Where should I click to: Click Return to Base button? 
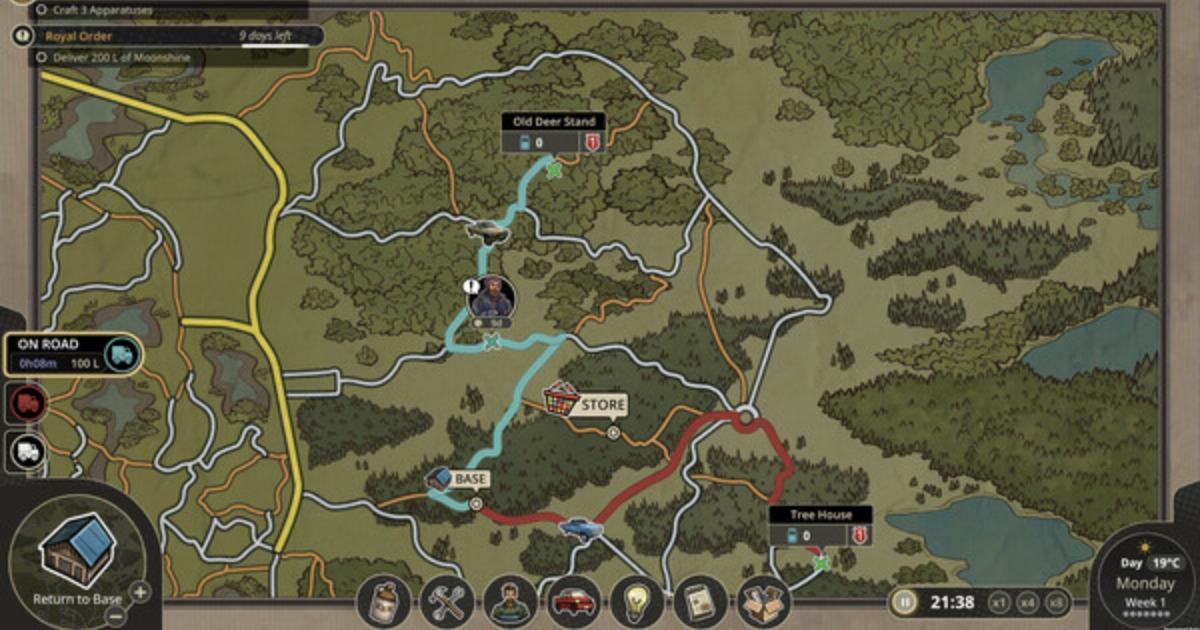[79, 553]
